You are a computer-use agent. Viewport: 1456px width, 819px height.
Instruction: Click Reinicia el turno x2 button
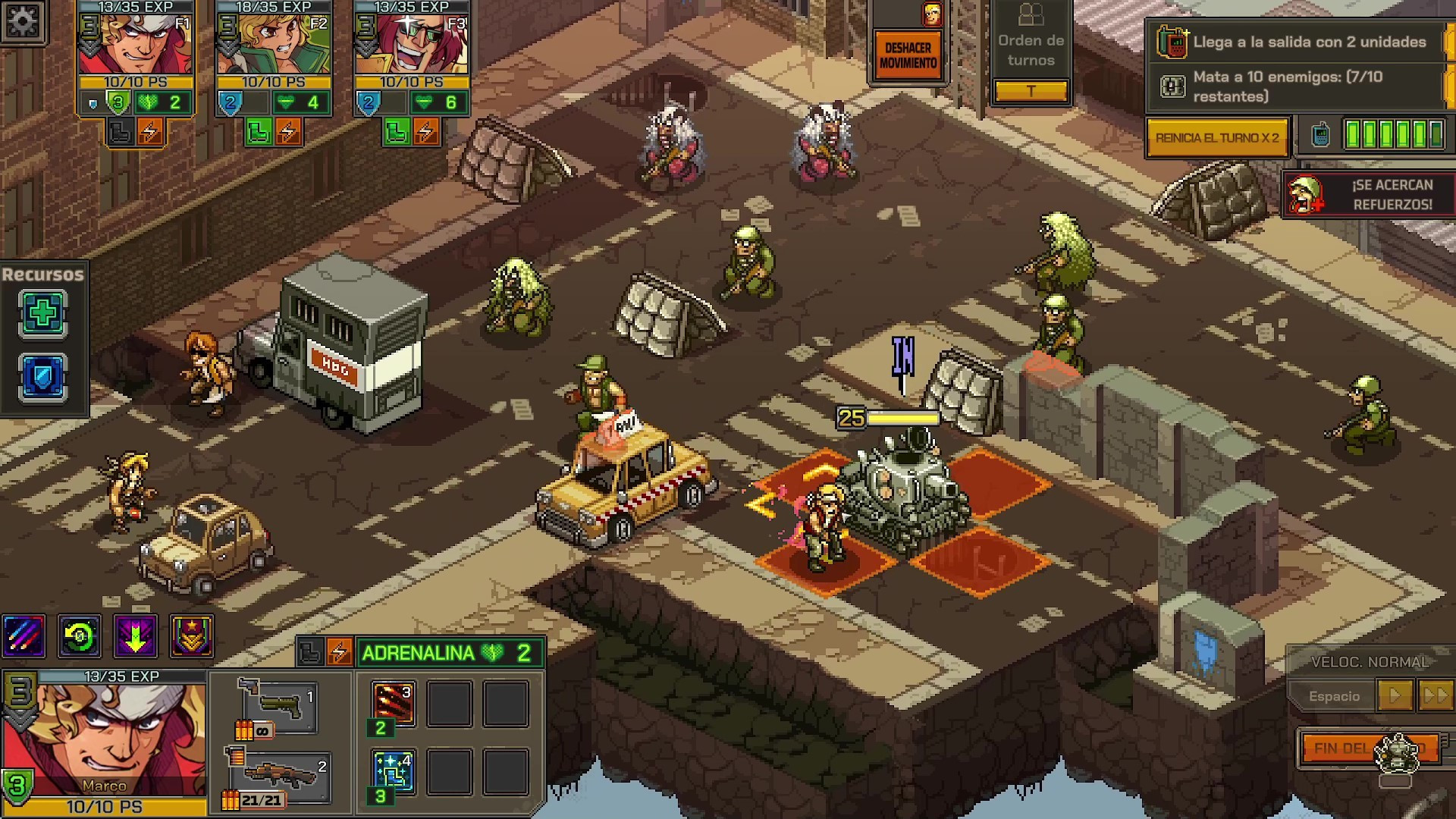coord(1216,138)
